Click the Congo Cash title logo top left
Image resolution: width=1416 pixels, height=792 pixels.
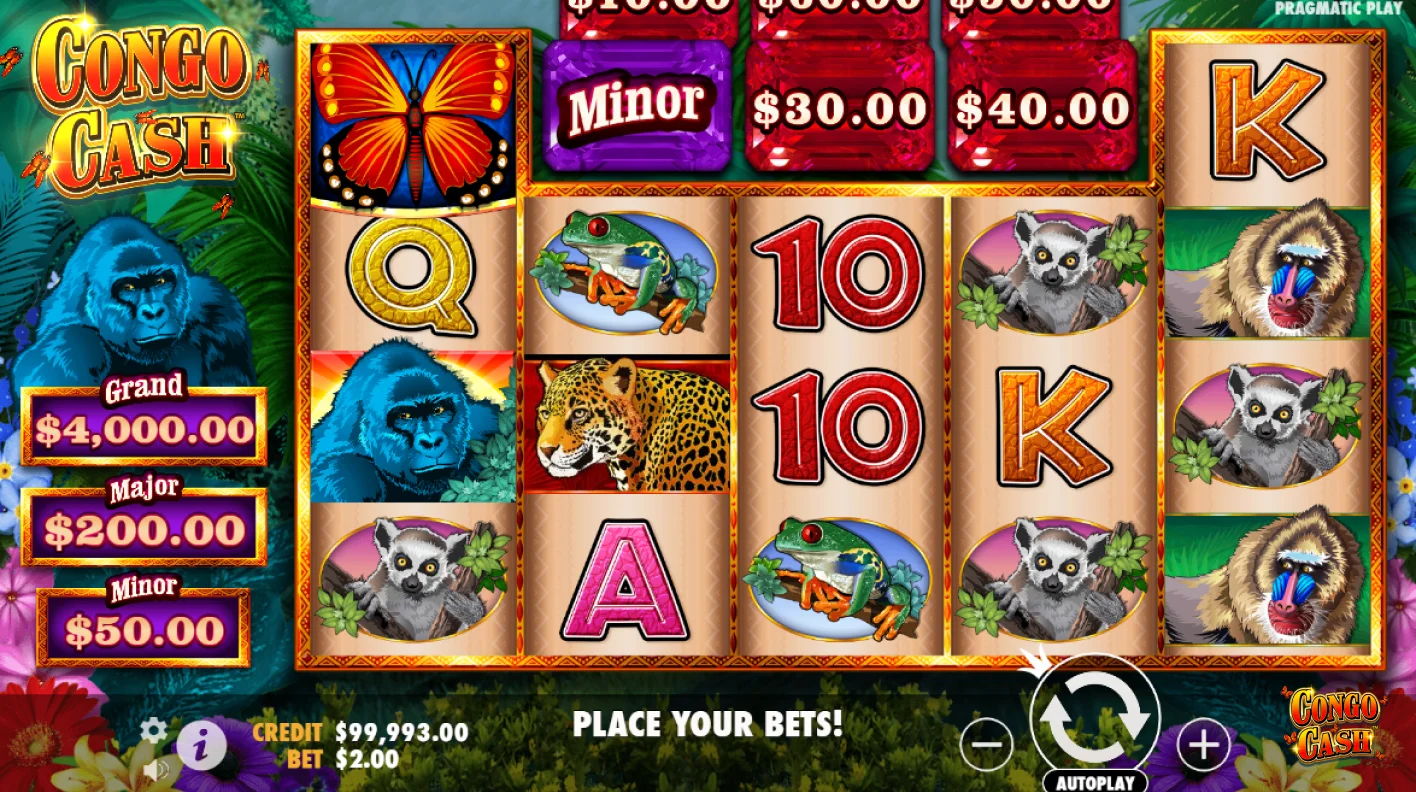(140, 90)
